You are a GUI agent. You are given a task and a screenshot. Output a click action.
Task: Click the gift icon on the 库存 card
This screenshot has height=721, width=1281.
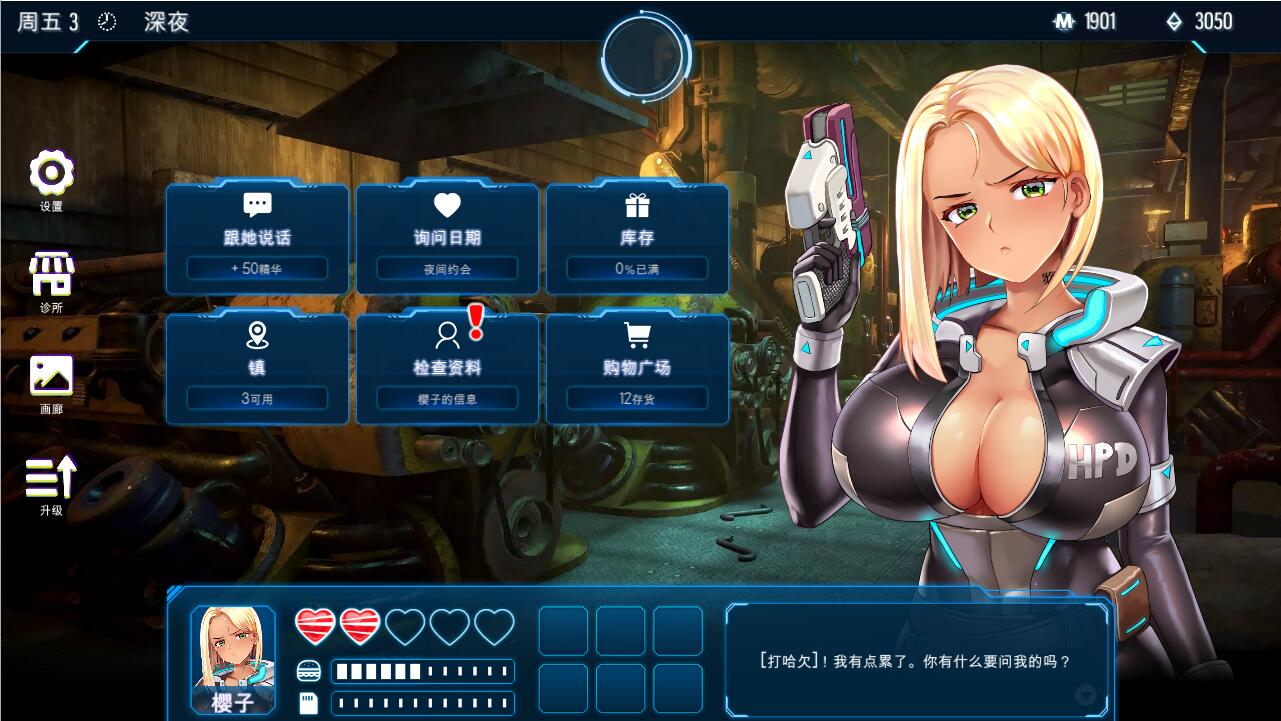[x=636, y=204]
